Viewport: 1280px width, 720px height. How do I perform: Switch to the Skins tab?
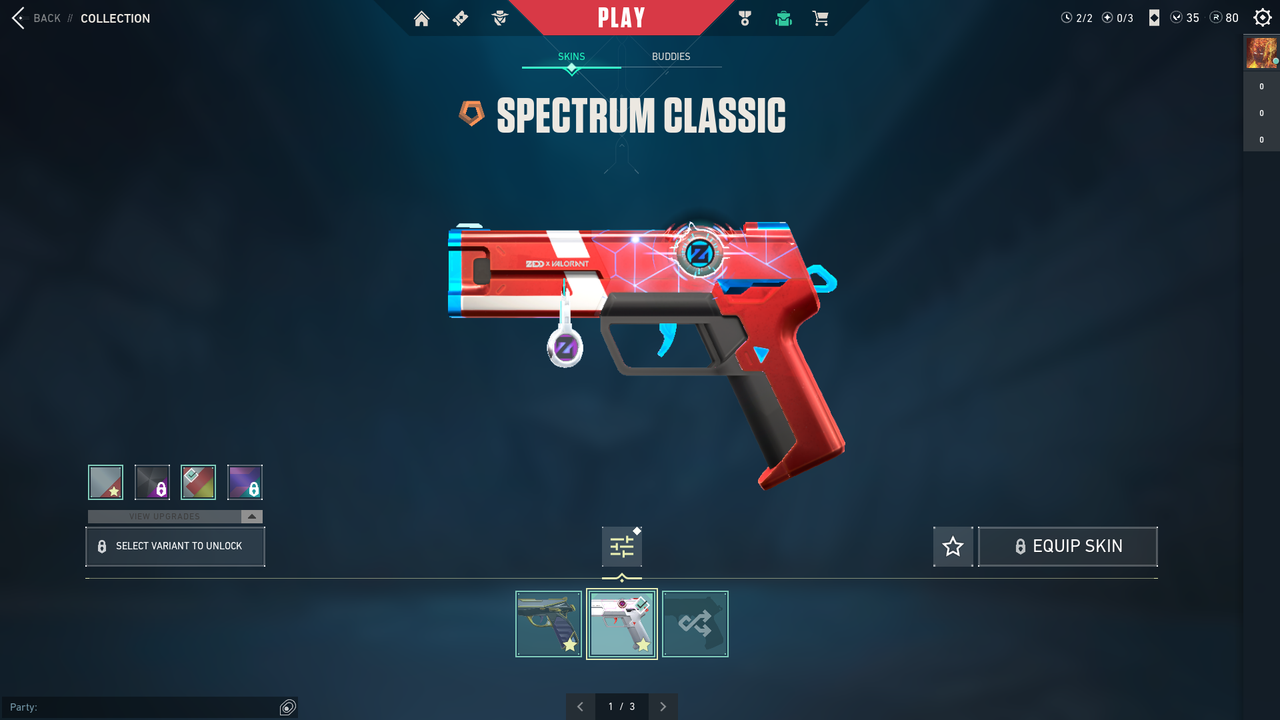(571, 57)
